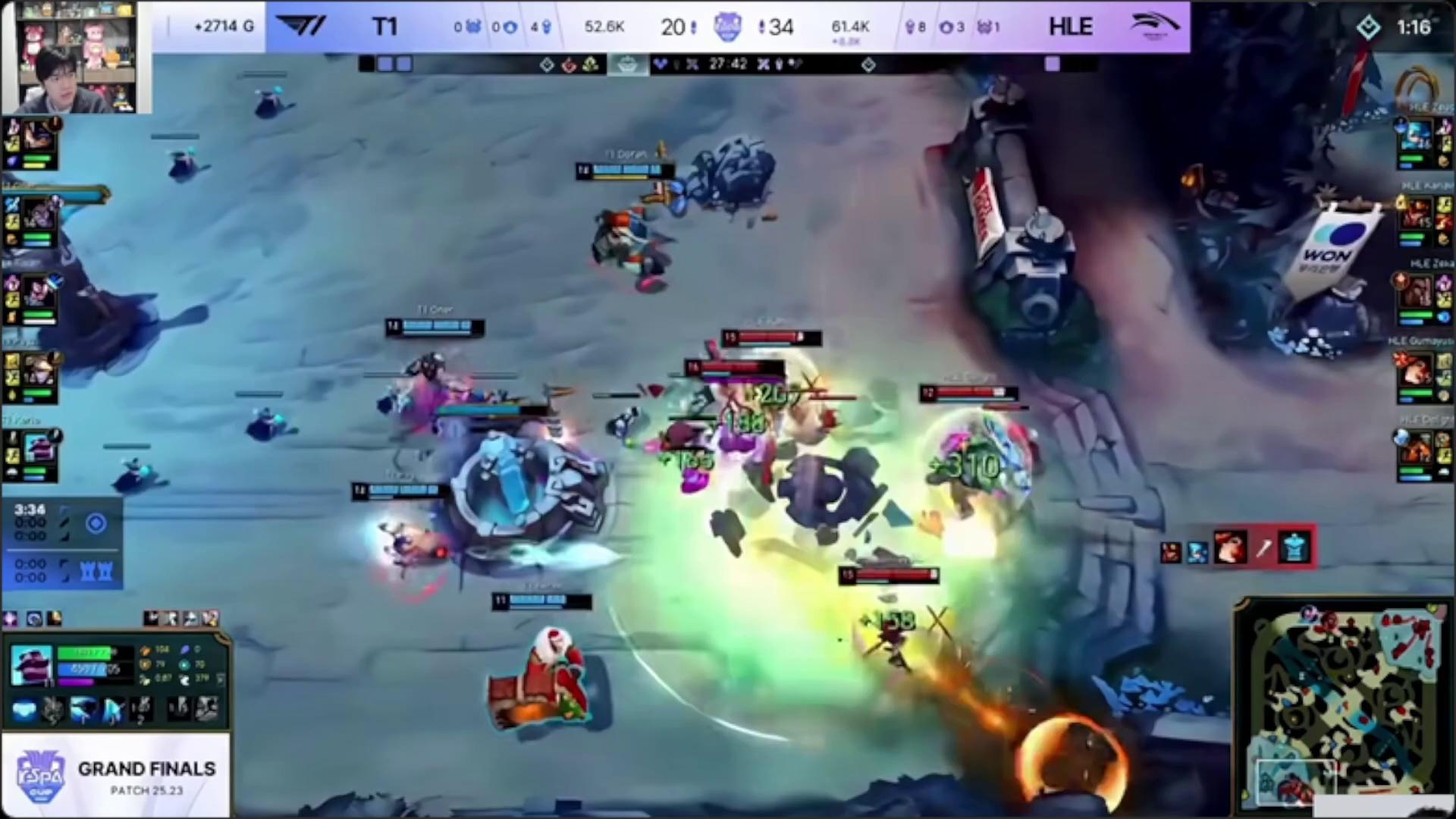The width and height of the screenshot is (1456, 819).
Task: Click the red dragon icon in the objective strip
Action: click(567, 64)
